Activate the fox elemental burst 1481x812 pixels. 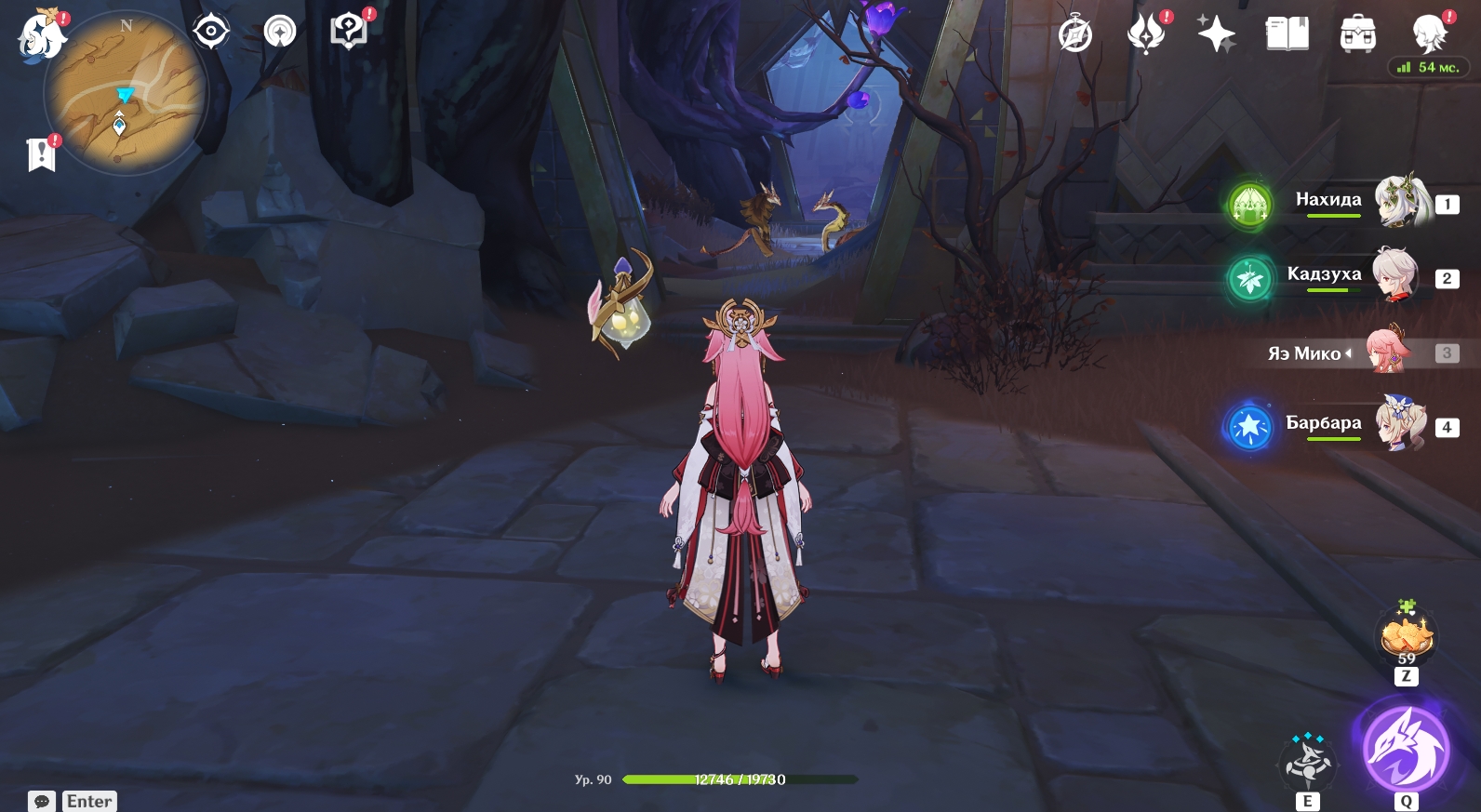tap(1405, 750)
